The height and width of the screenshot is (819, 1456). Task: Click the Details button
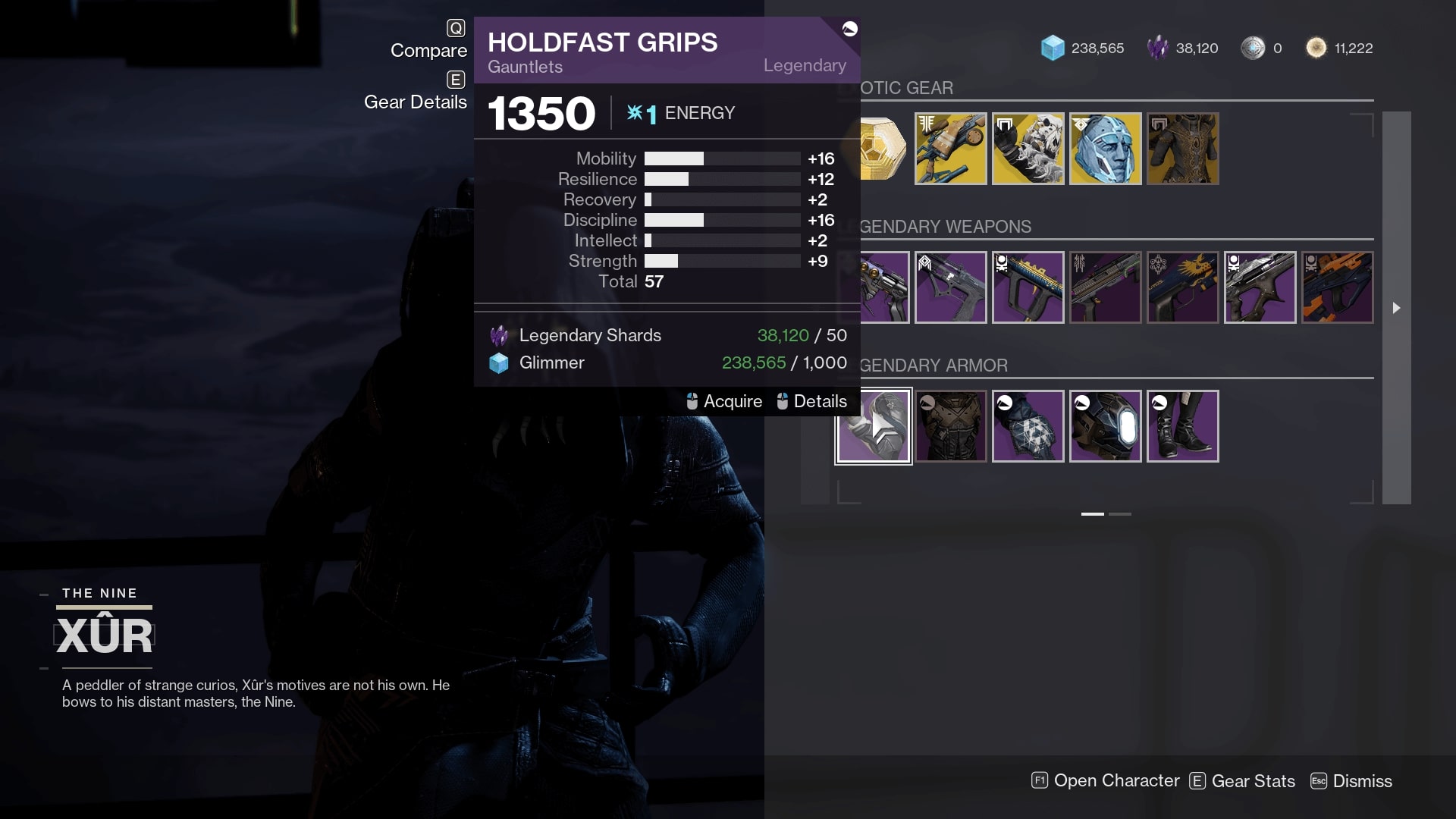pyautogui.click(x=820, y=401)
